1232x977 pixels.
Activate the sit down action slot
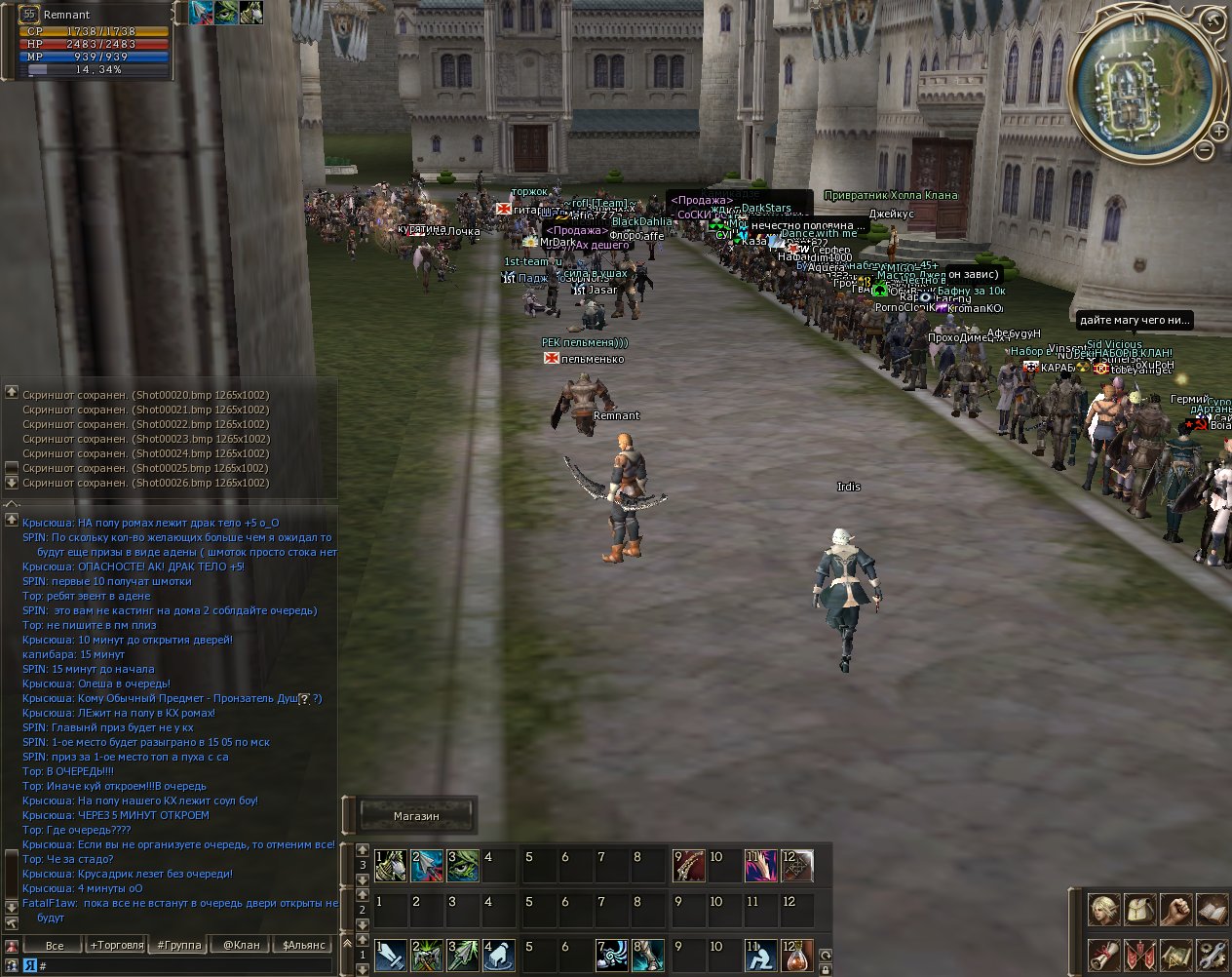pos(761,956)
